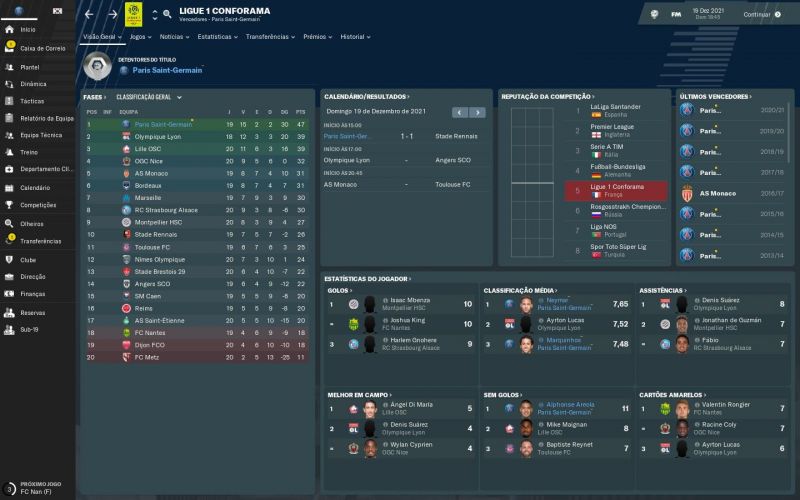Go to the Plantel squad screen
Viewport: 800px width, 500px height.
[x=30, y=66]
